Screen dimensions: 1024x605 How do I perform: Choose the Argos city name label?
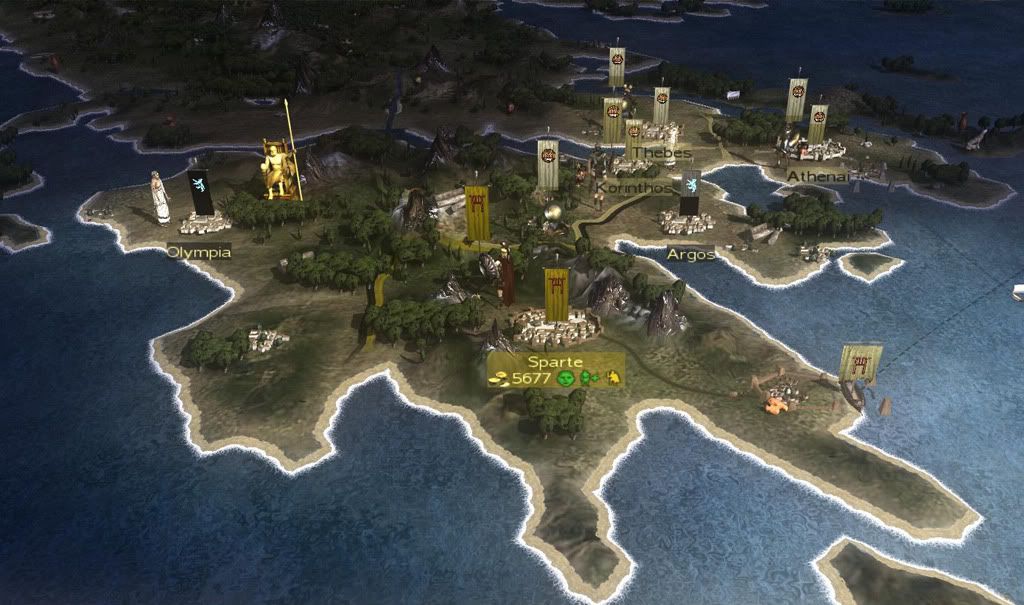point(691,254)
